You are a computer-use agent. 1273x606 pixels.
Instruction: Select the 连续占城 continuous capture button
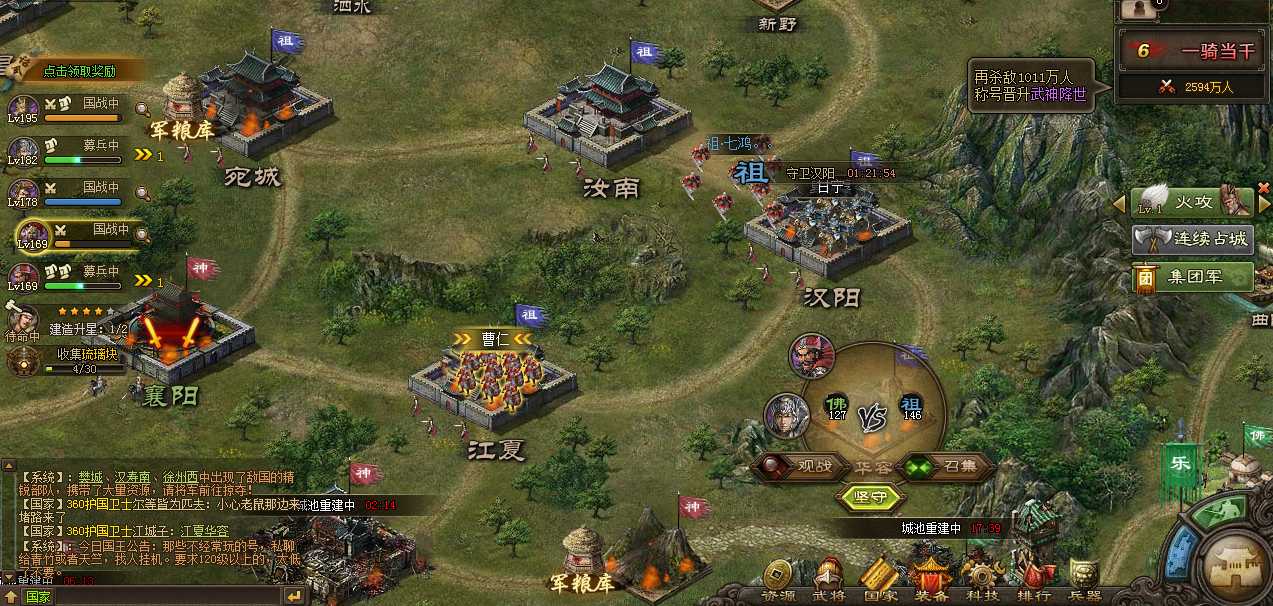pos(1193,240)
